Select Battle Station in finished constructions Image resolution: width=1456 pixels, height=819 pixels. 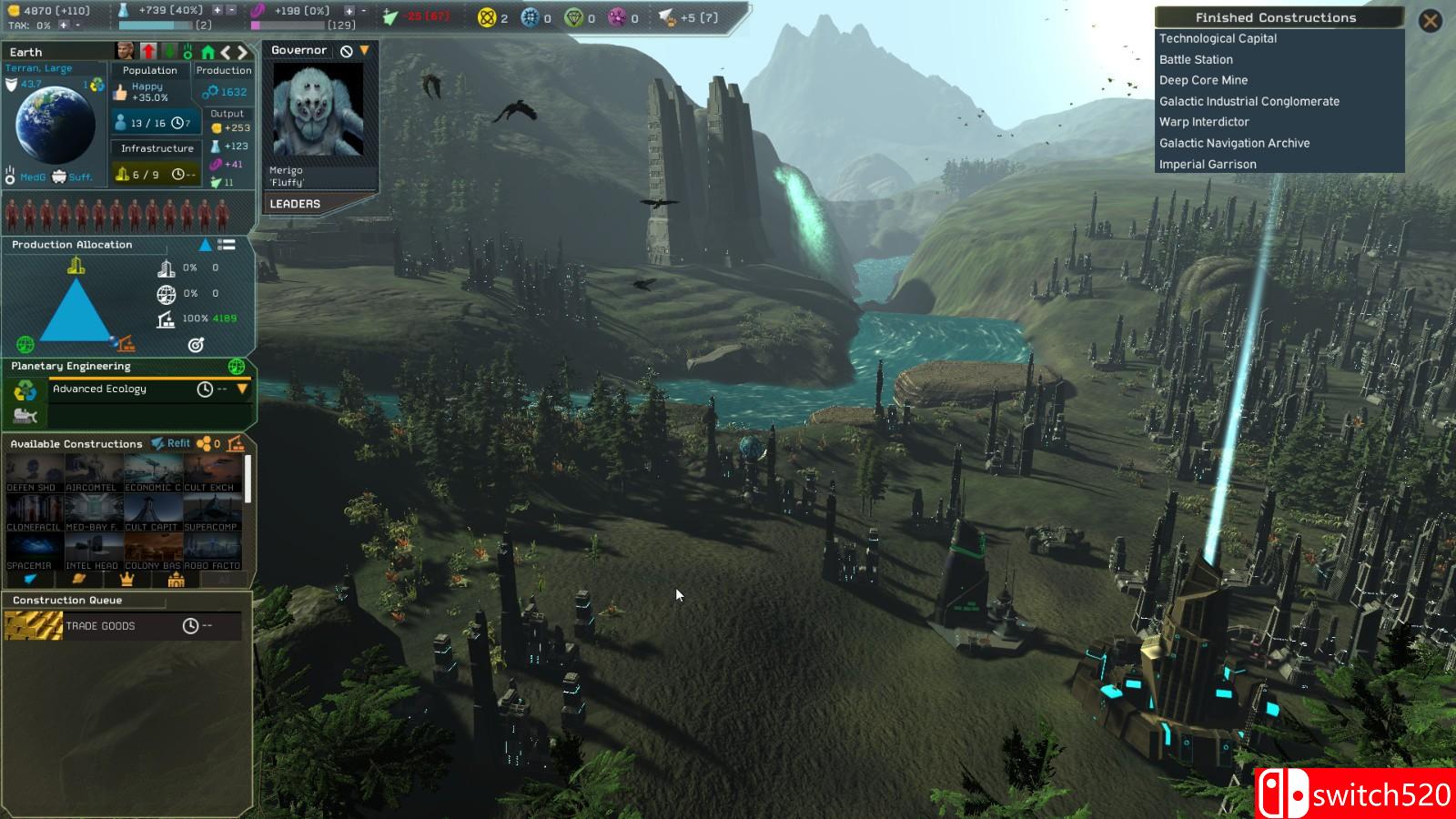click(x=1196, y=59)
